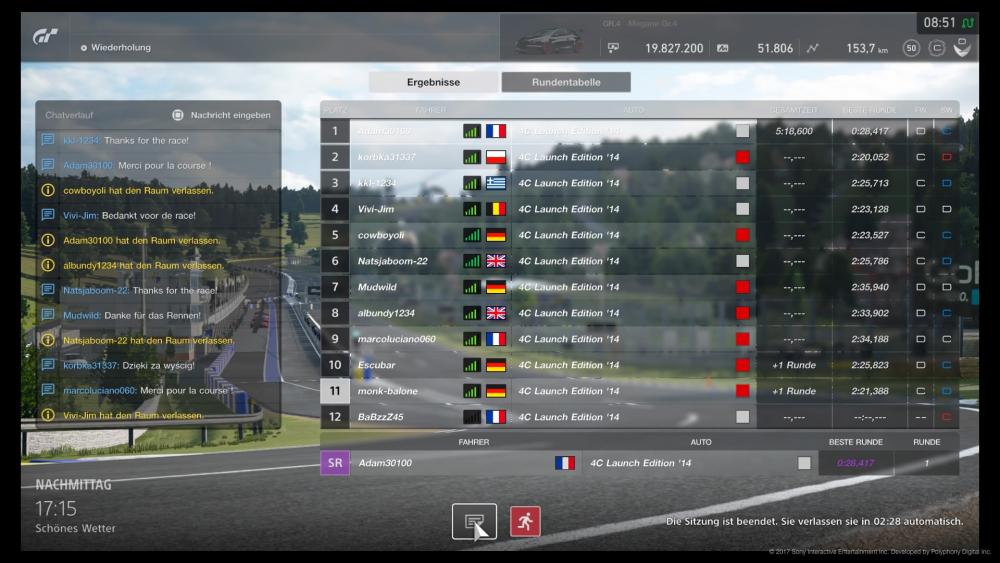Click the Gran Turismo logo
This screenshot has height=563, width=1000.
coord(46,37)
